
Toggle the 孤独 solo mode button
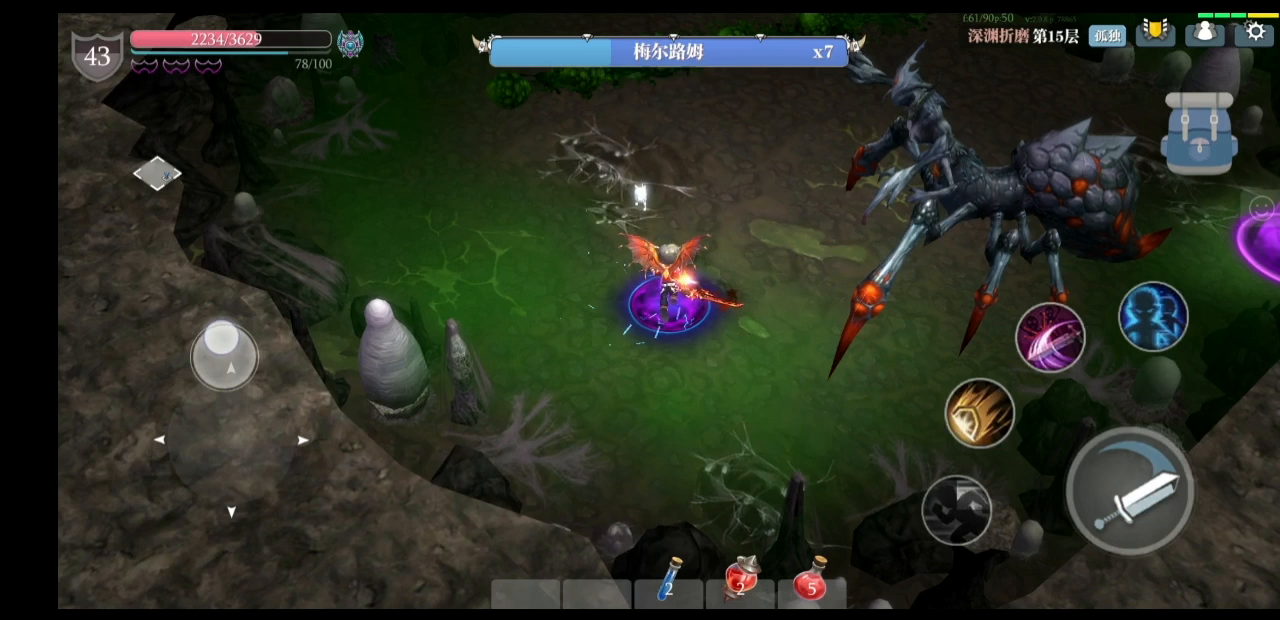(x=1107, y=36)
